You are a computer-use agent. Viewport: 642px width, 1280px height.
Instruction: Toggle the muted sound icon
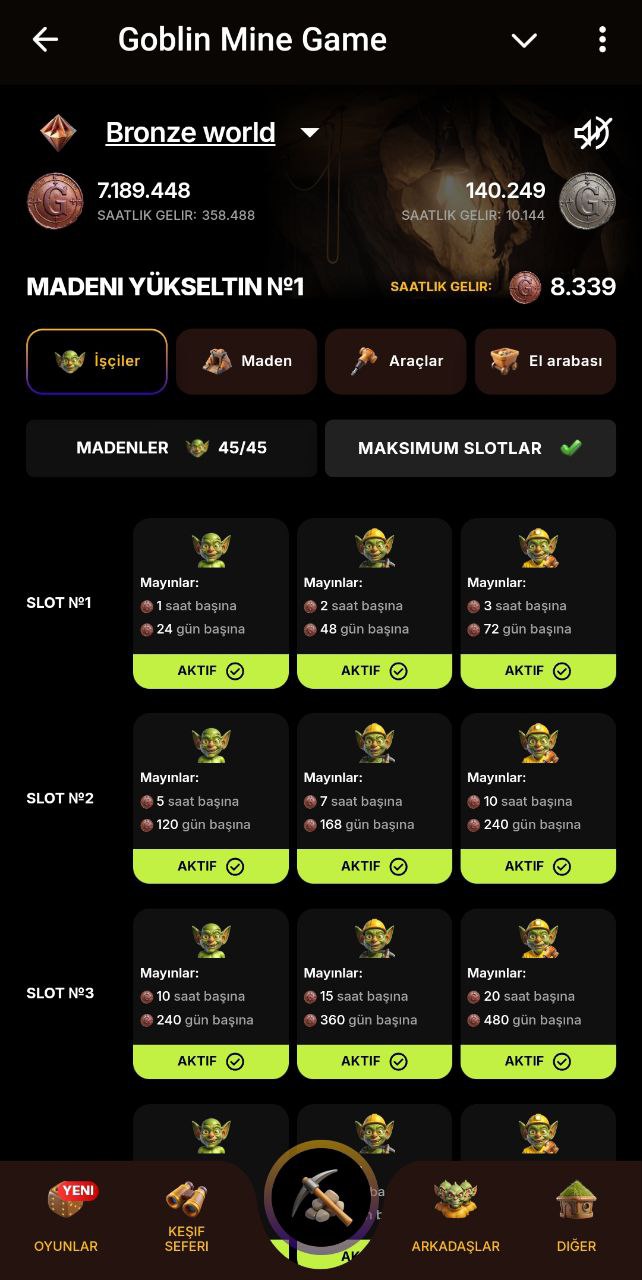[x=592, y=133]
